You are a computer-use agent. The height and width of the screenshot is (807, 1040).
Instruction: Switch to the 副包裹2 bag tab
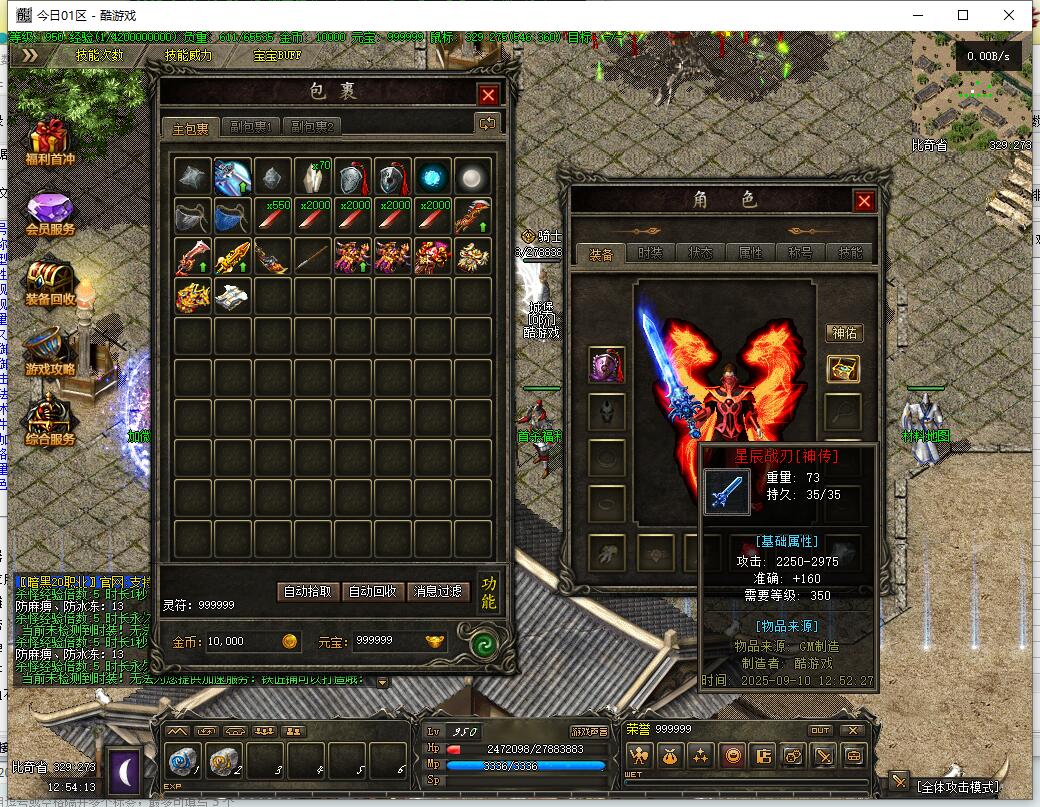pyautogui.click(x=311, y=127)
